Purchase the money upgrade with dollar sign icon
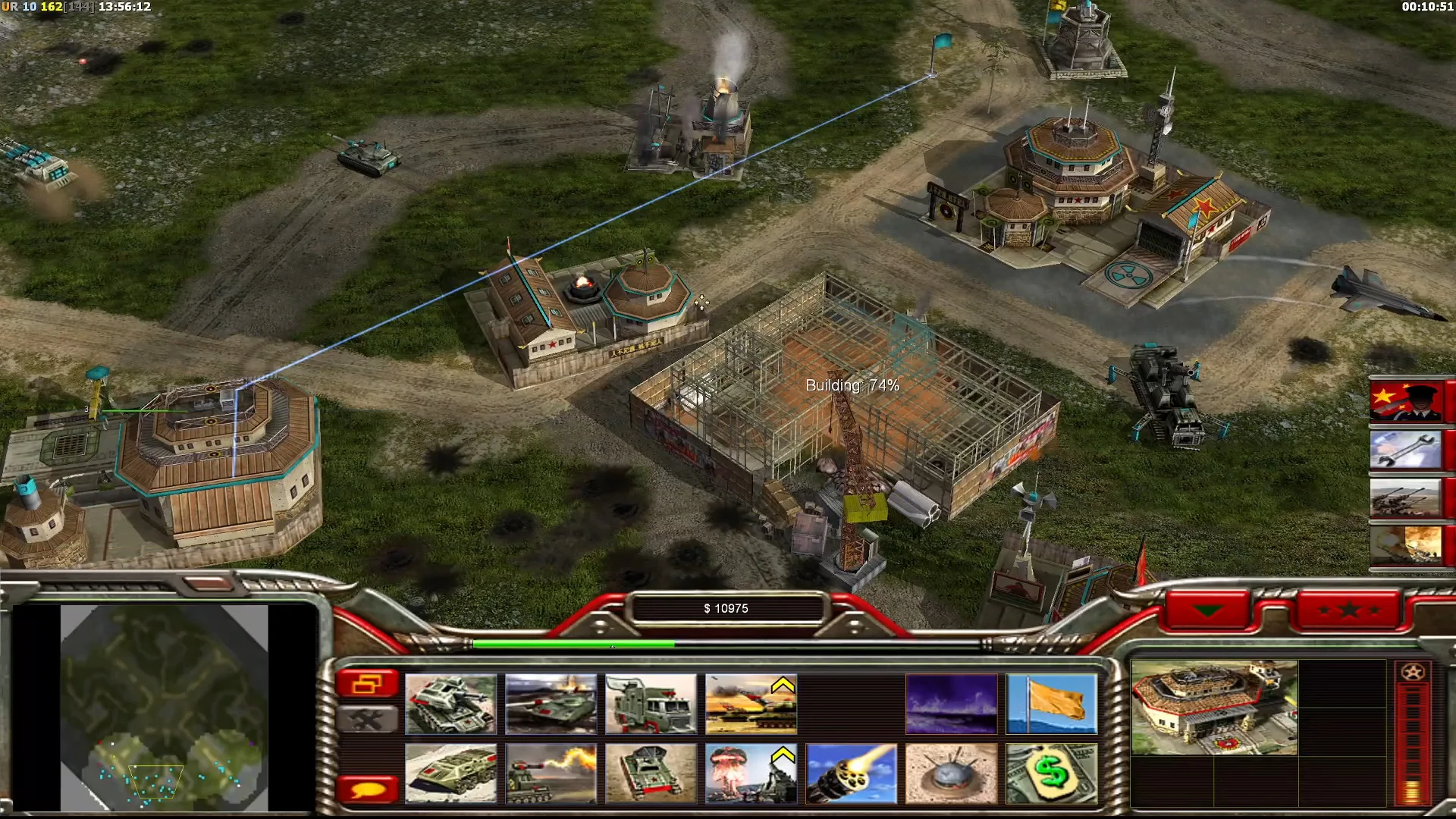The image size is (1456, 819). [1052, 772]
